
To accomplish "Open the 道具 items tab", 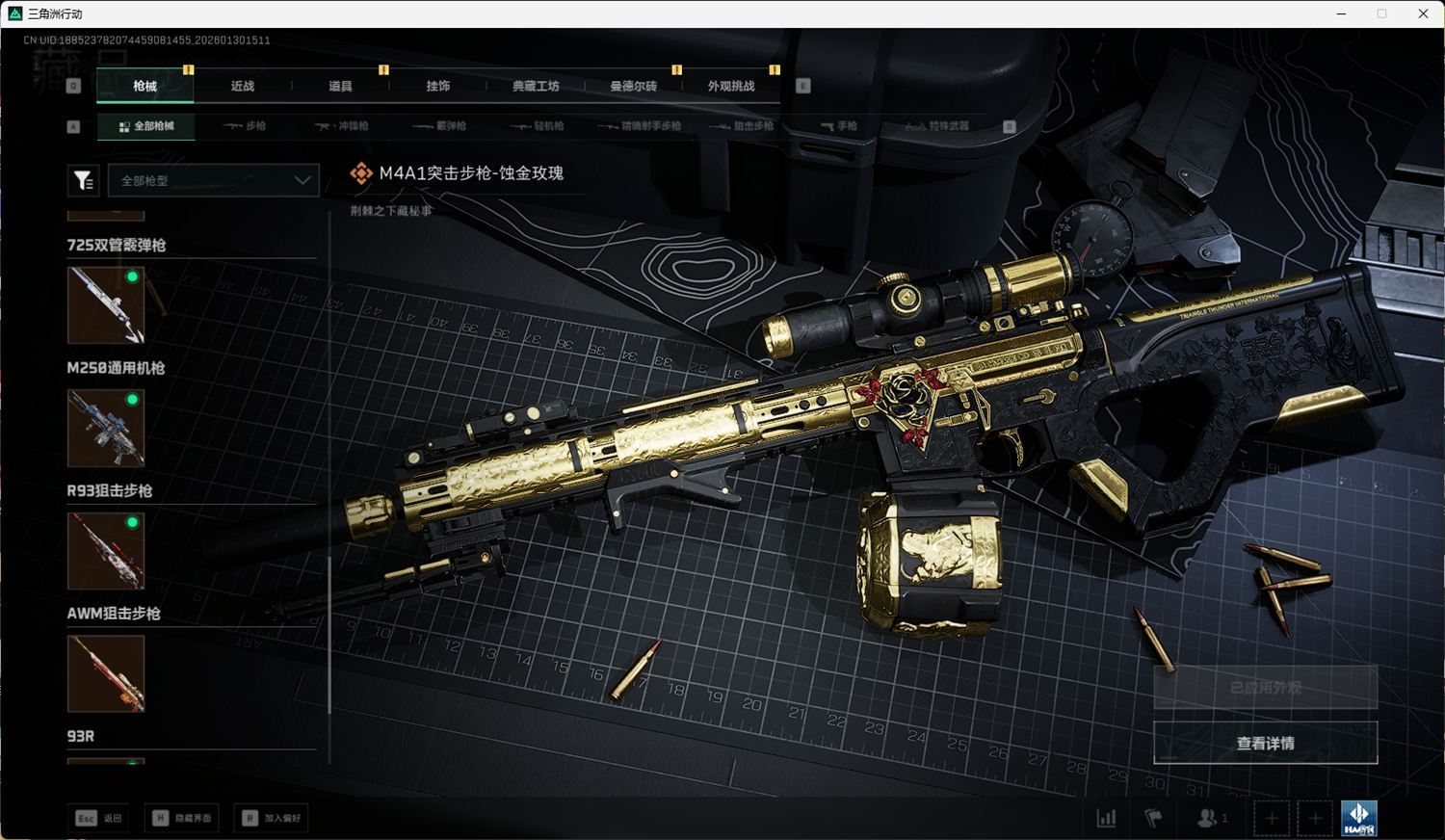I will (340, 86).
